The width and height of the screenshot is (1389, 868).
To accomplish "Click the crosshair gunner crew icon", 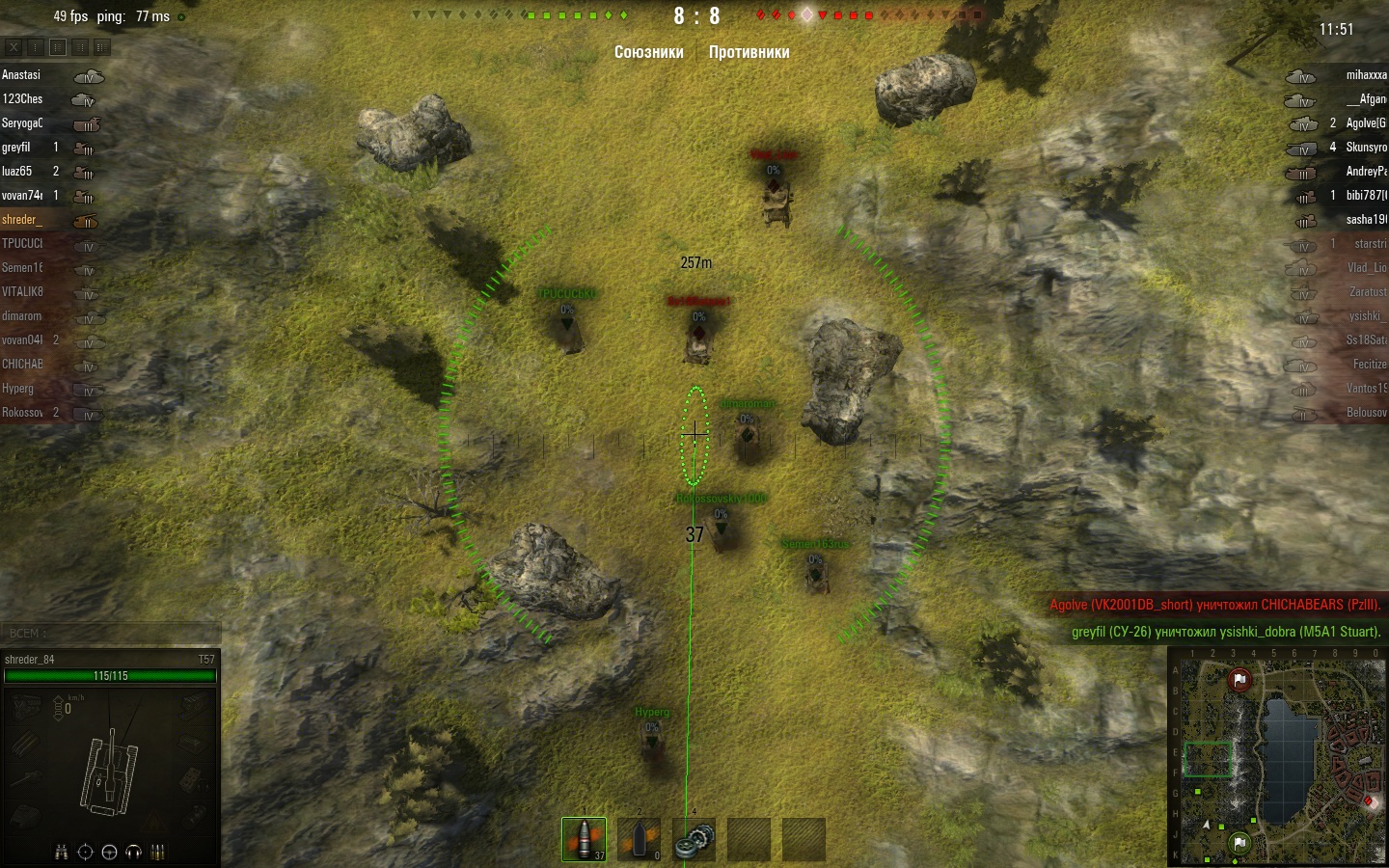I will tap(85, 852).
